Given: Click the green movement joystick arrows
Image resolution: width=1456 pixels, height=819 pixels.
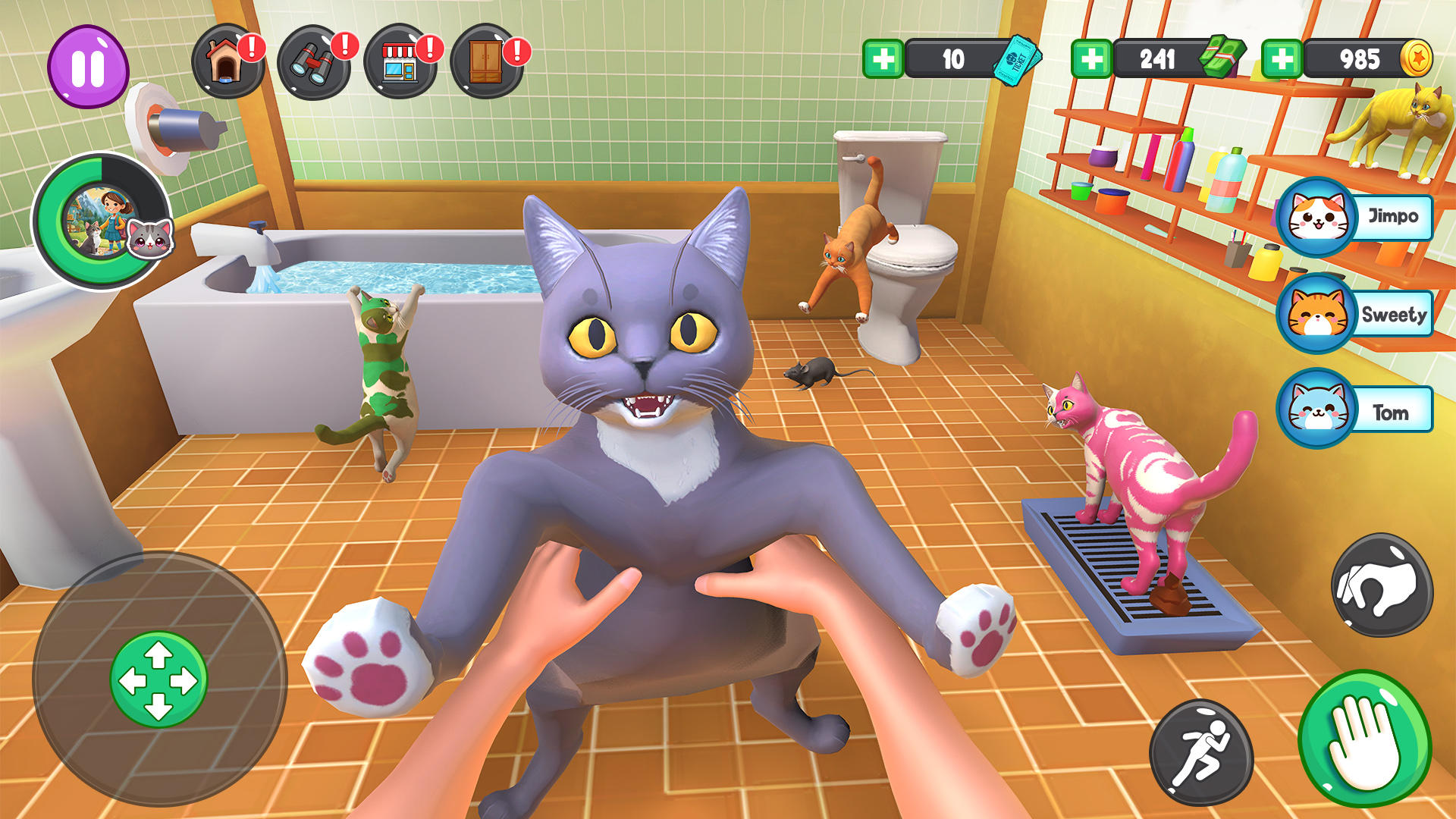Looking at the screenshot, I should click(x=158, y=679).
